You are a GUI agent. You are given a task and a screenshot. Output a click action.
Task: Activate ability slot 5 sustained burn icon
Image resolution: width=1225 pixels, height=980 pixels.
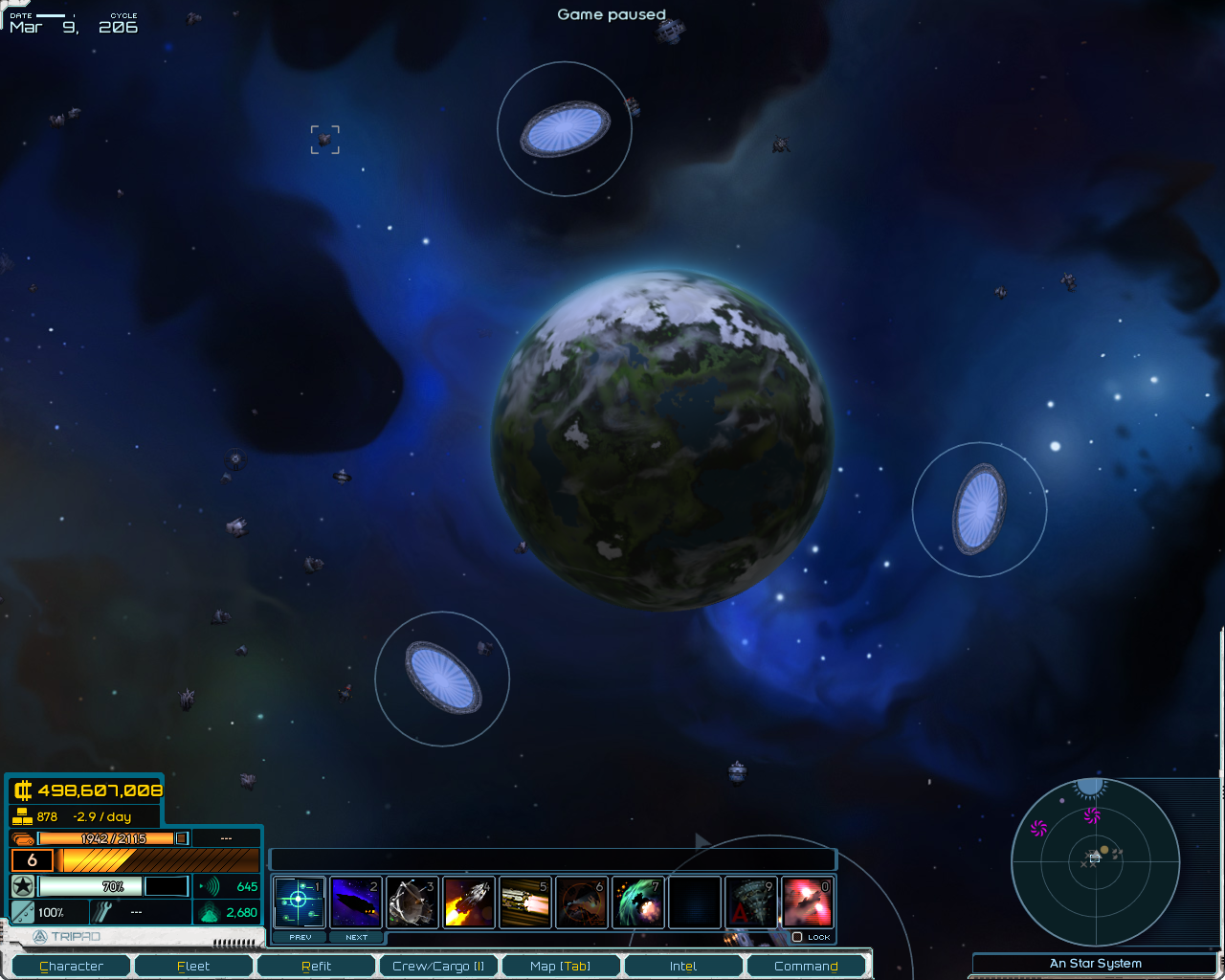[x=525, y=902]
